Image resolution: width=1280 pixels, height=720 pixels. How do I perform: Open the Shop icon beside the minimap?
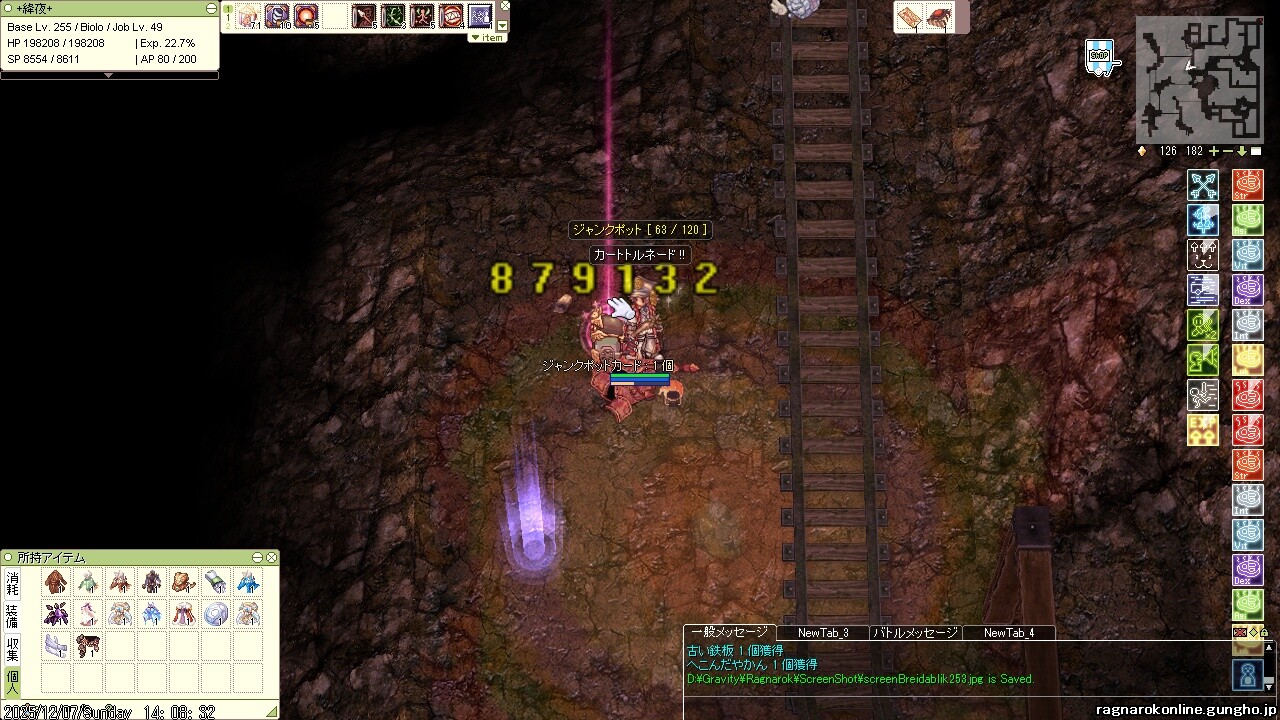click(1099, 57)
